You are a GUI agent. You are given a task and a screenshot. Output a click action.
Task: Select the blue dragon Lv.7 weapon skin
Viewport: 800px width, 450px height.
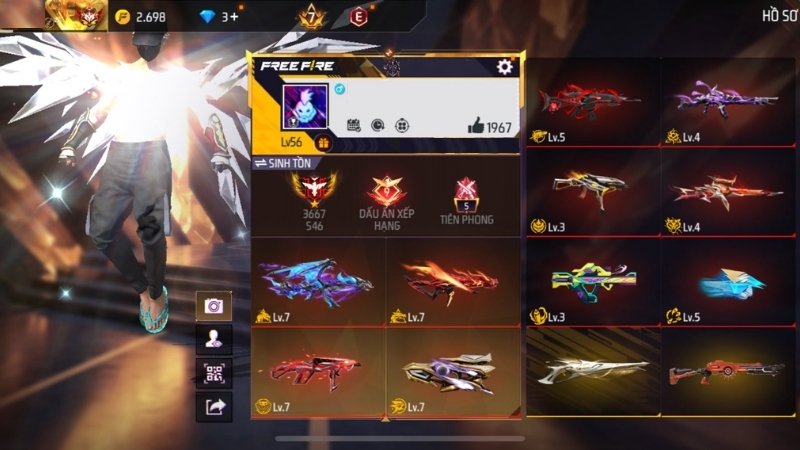coord(318,281)
